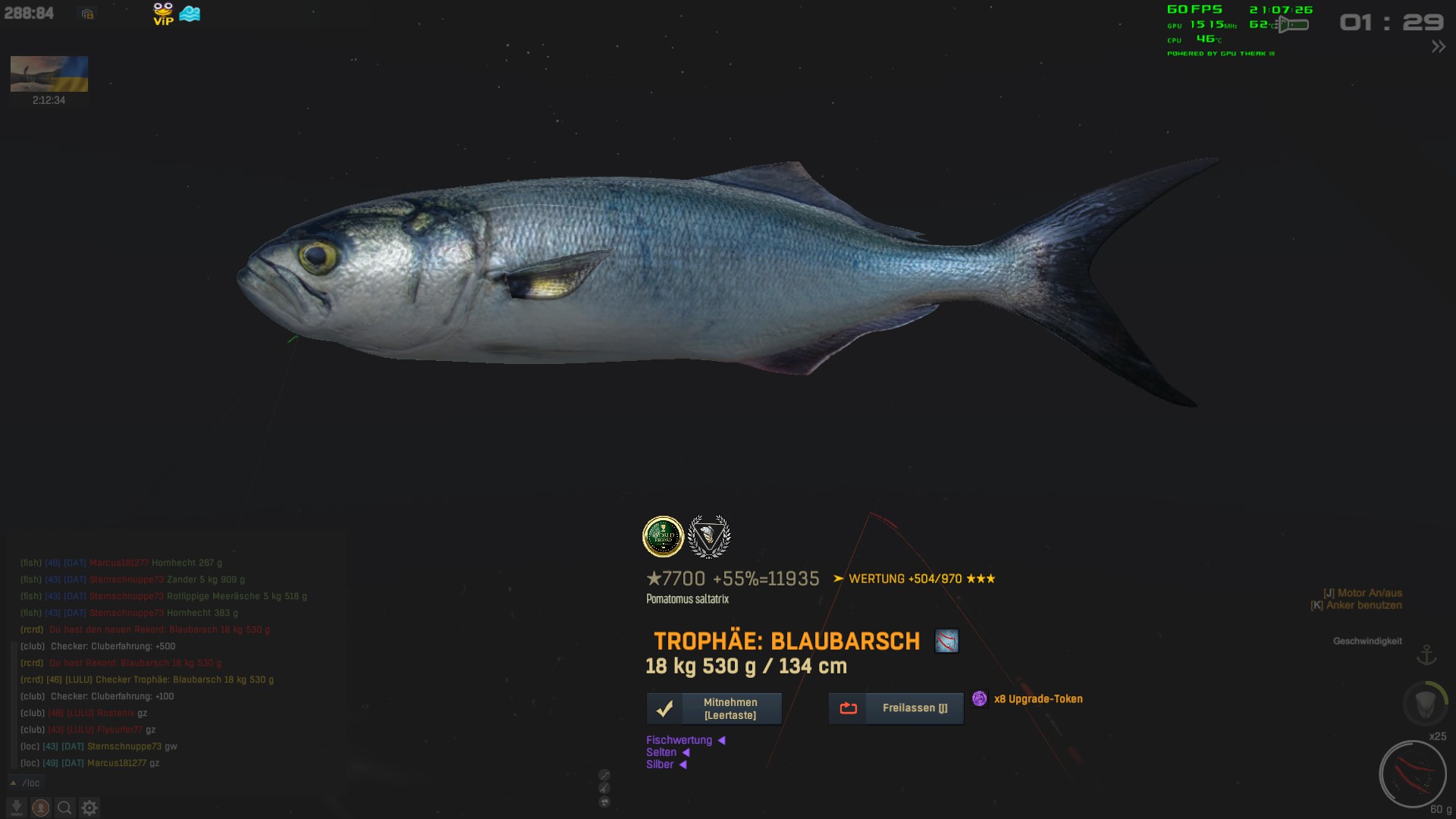Viewport: 1456px width, 819px height.
Task: Click the Silber tag
Action: (x=660, y=764)
